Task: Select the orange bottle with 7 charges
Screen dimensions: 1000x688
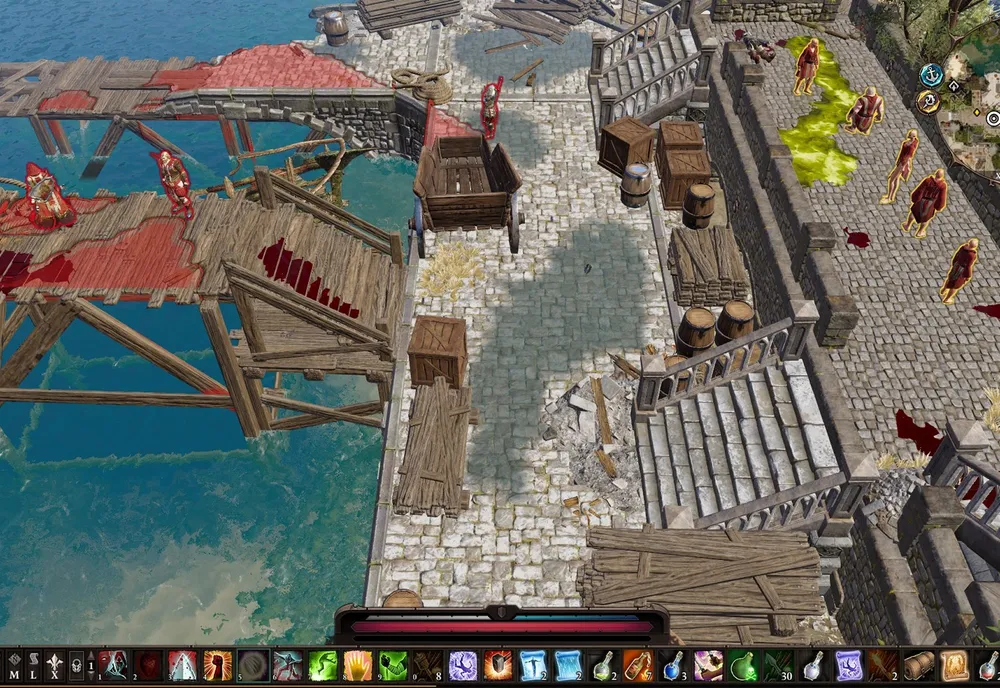Action: point(638,665)
